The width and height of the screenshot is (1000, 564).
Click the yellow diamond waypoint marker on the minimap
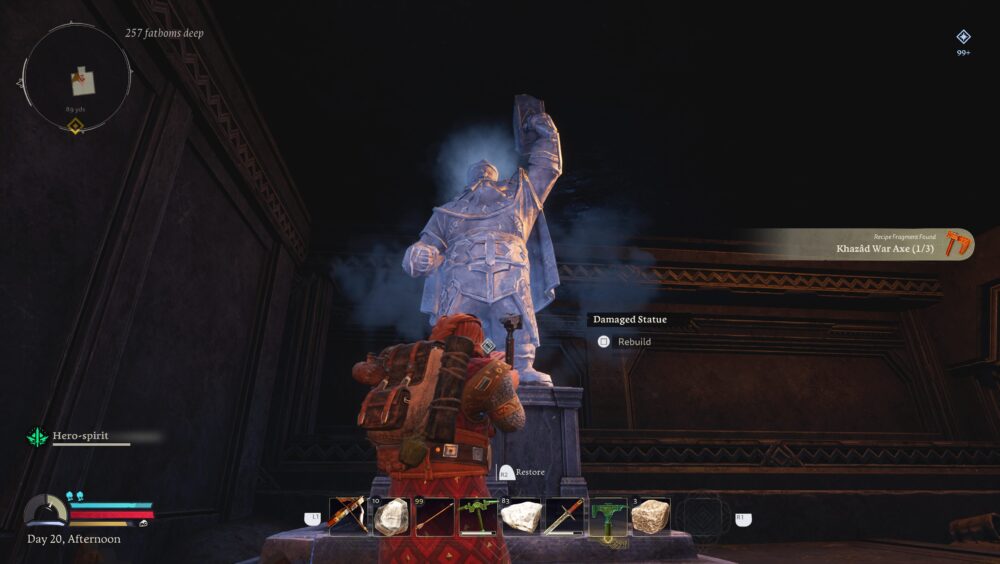(x=75, y=125)
